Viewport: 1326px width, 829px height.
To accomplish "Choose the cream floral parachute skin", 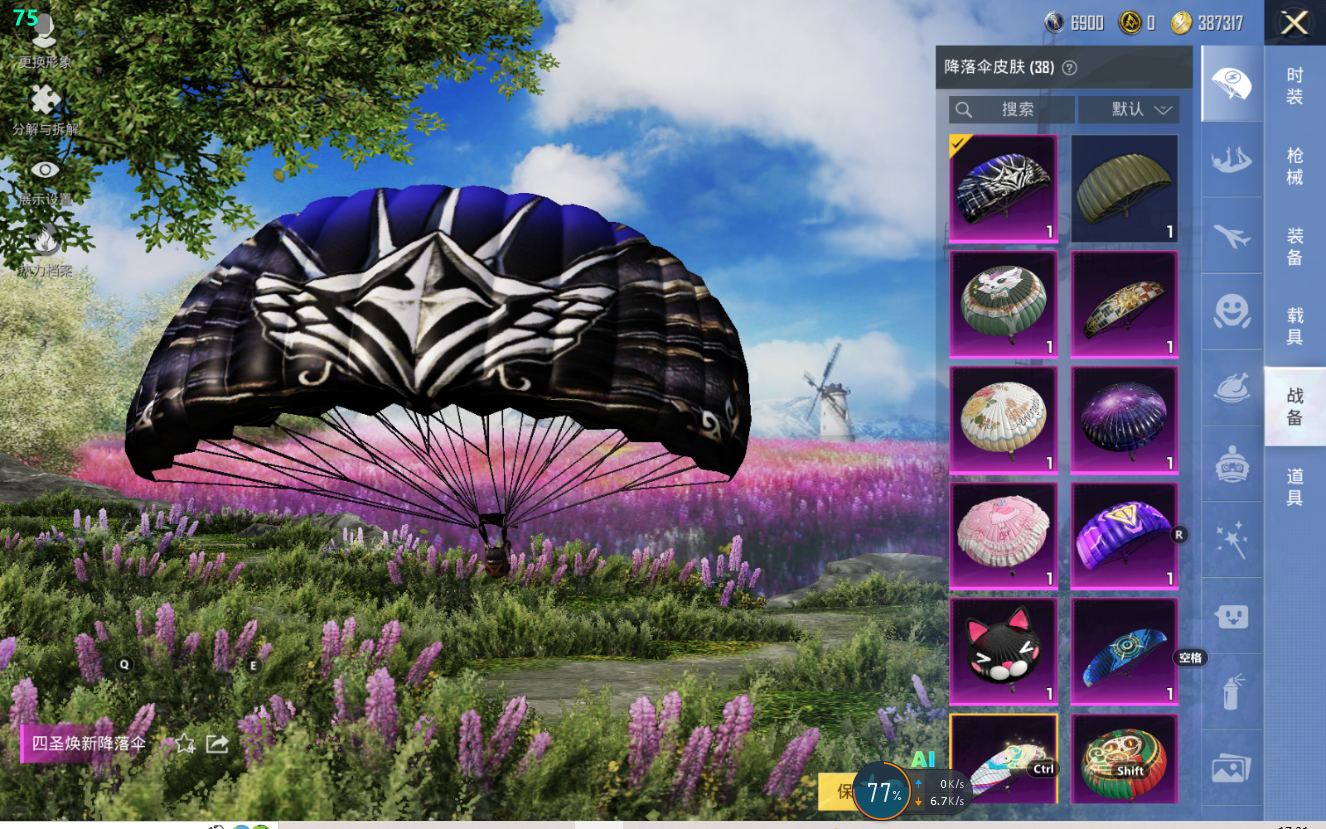I will coord(1003,420).
